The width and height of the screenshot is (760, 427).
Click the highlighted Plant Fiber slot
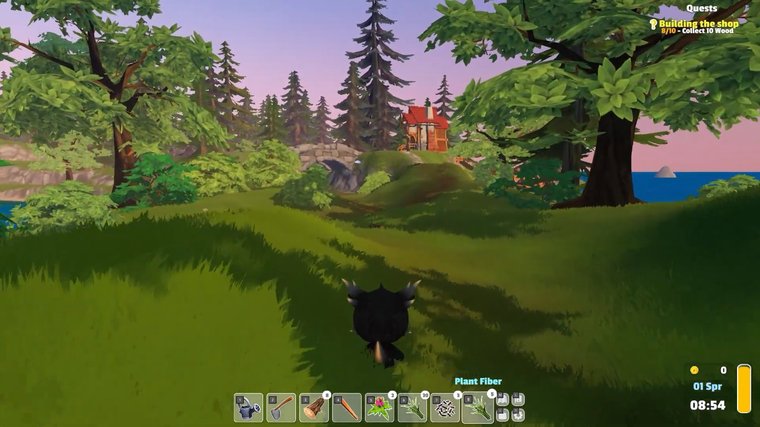pyautogui.click(x=478, y=407)
